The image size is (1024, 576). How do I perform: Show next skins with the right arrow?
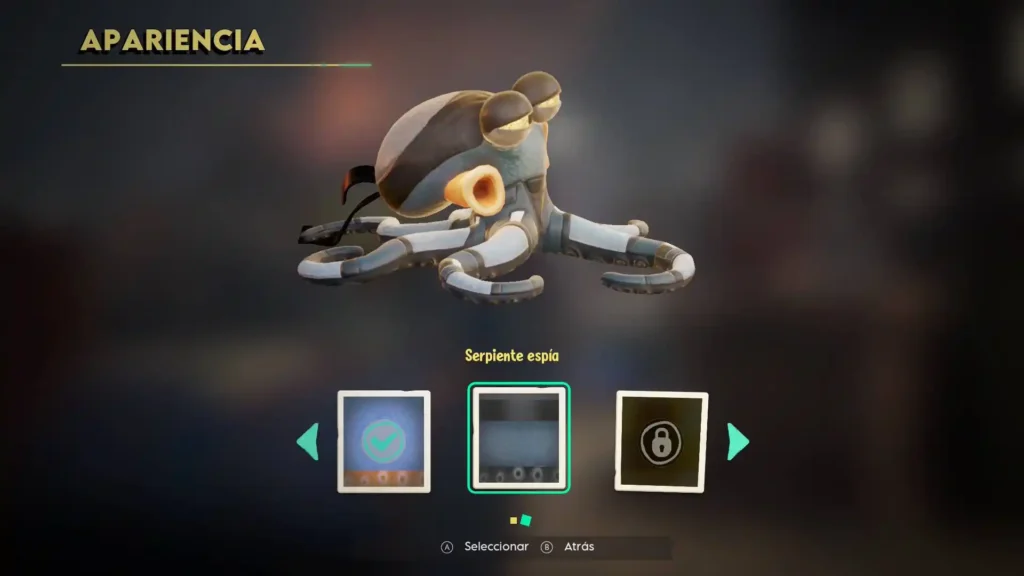coord(738,441)
